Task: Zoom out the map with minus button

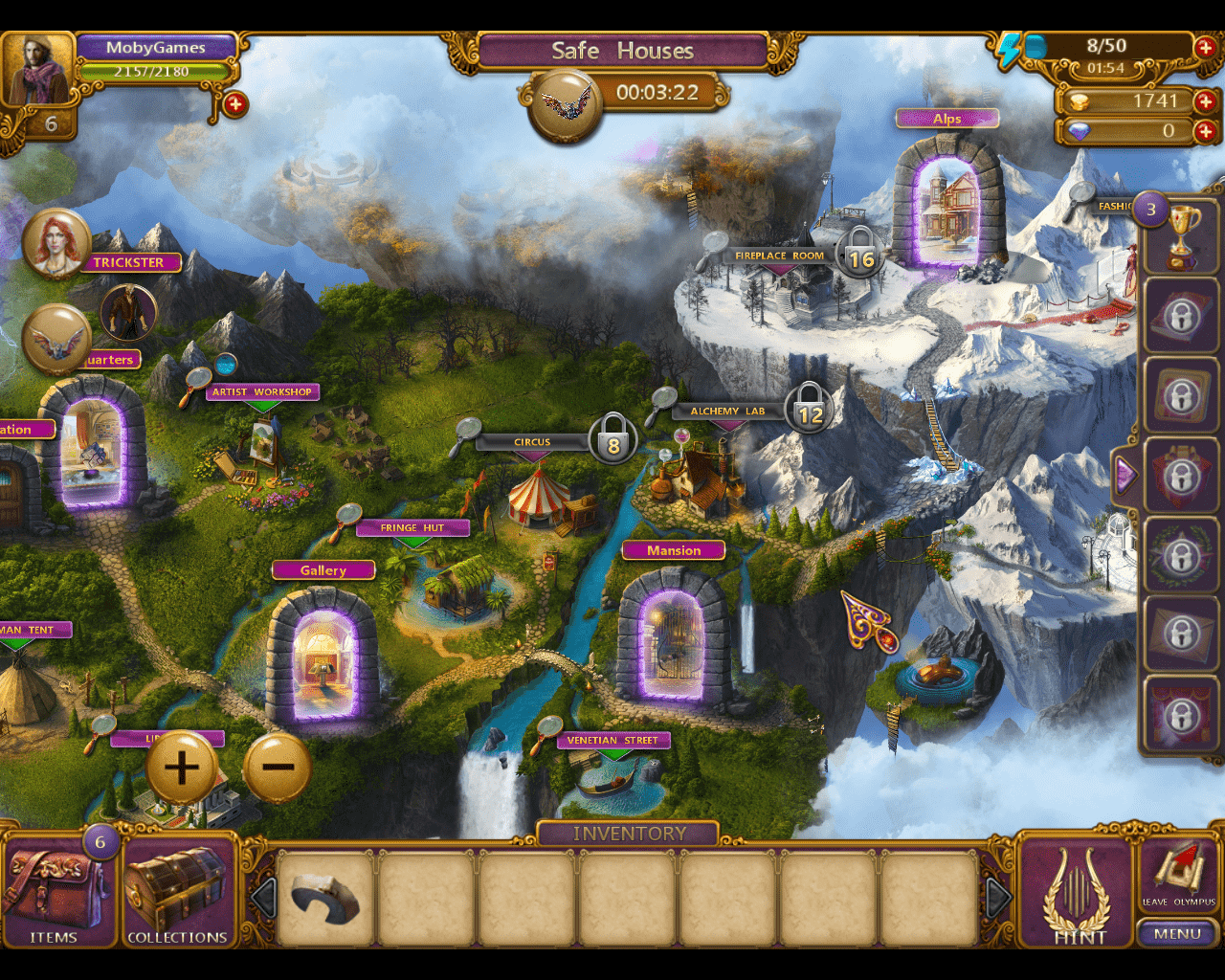Action: [x=278, y=768]
